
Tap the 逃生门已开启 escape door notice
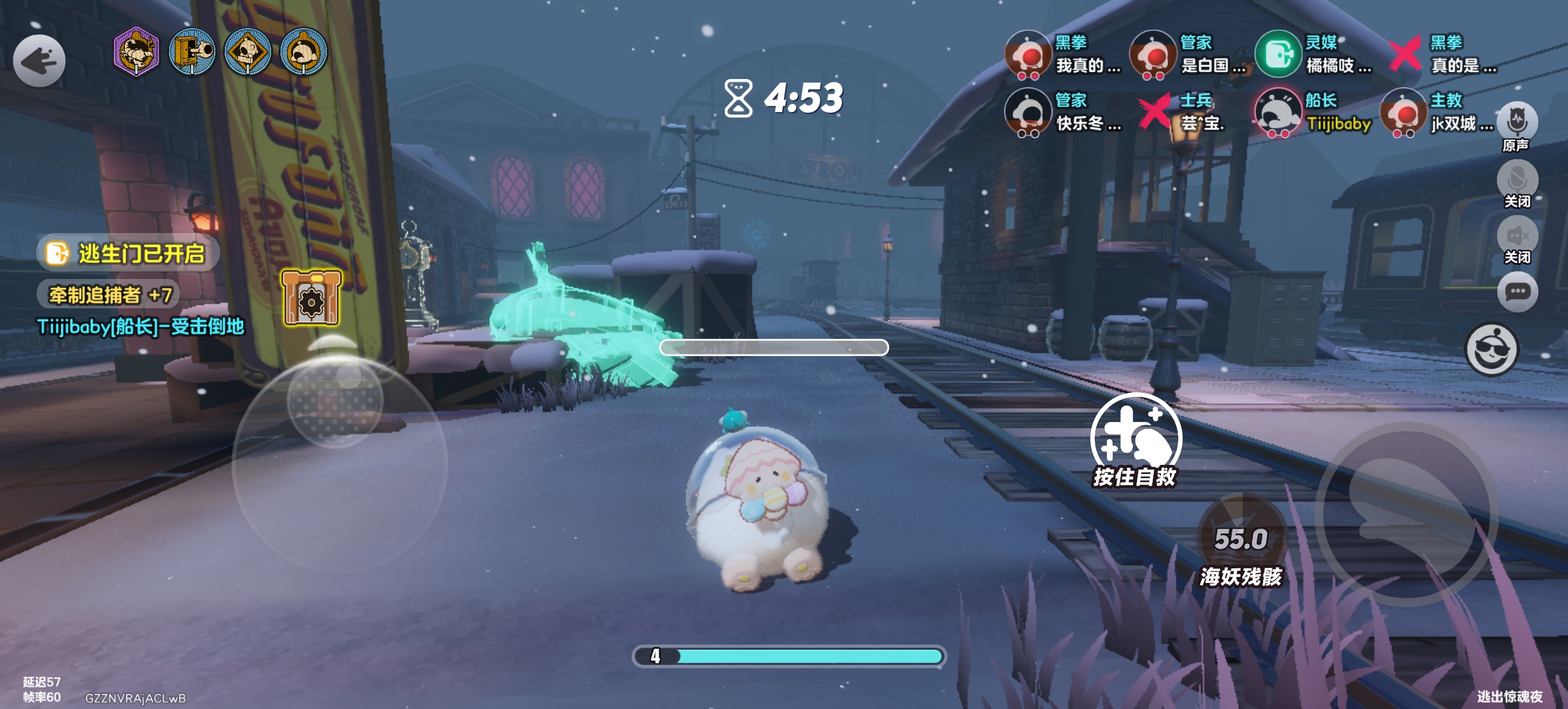coord(128,253)
